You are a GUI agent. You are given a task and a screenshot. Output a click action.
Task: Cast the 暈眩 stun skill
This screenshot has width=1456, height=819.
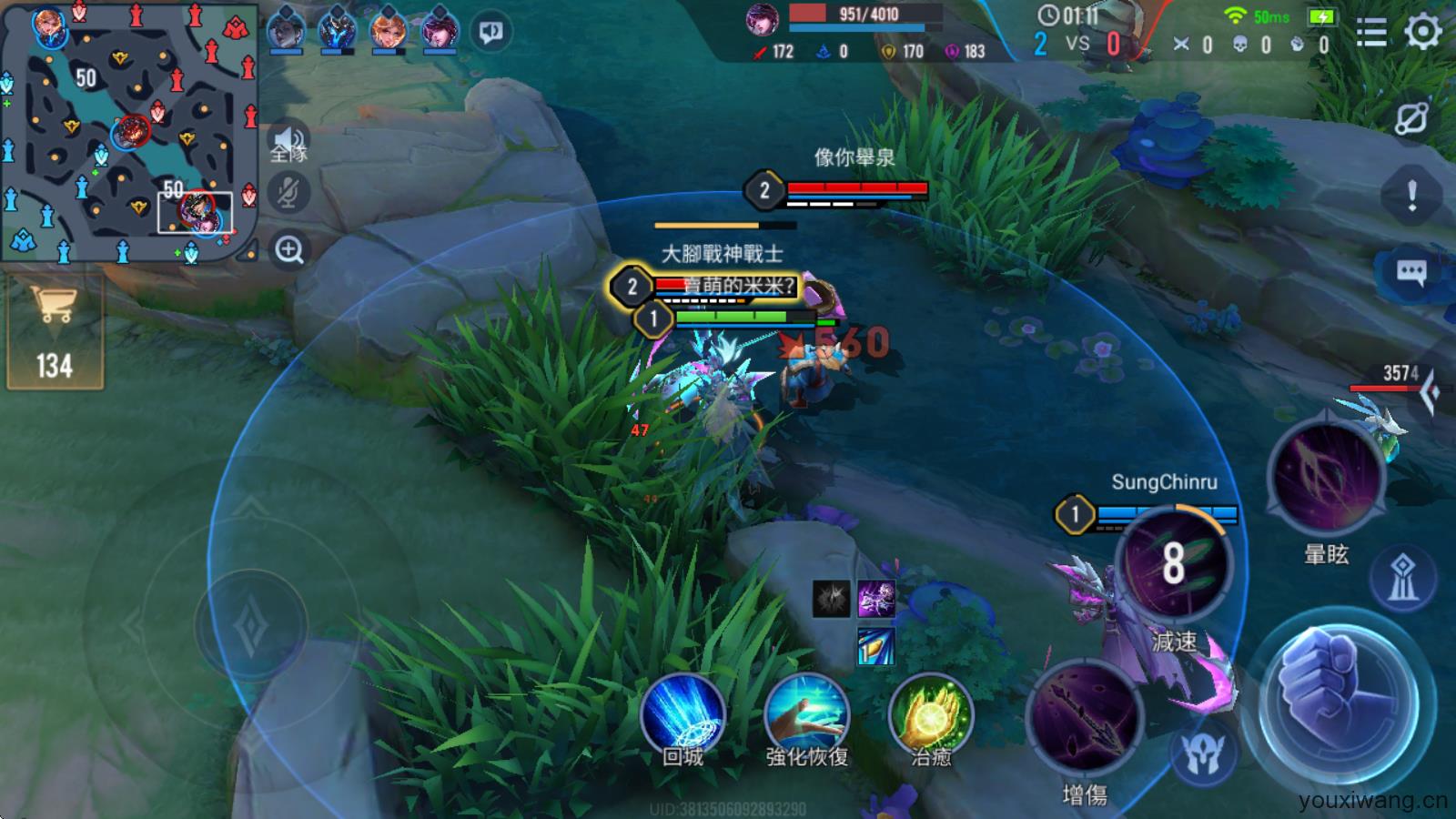pos(1326,478)
